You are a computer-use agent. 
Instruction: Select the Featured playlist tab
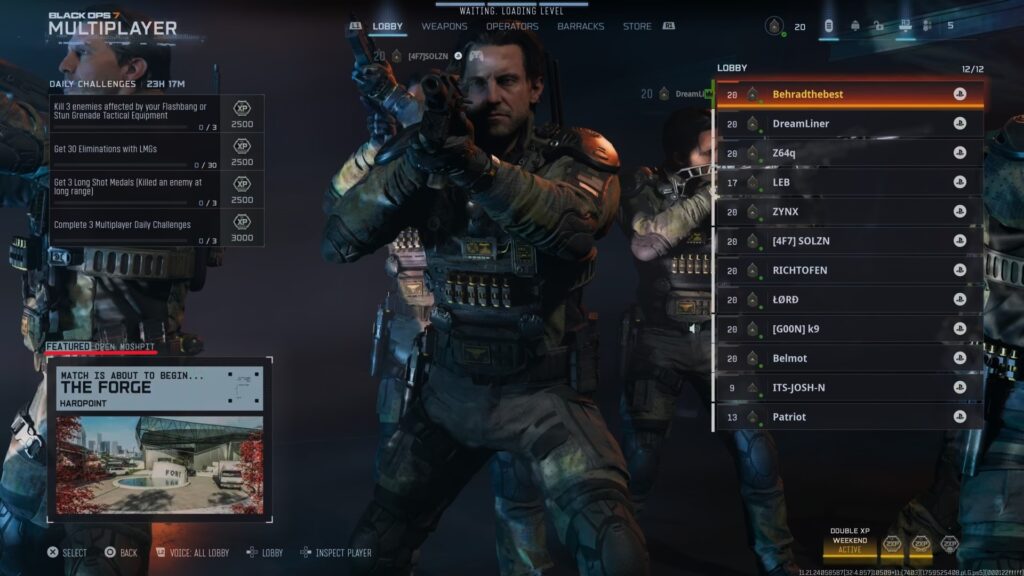tap(67, 346)
